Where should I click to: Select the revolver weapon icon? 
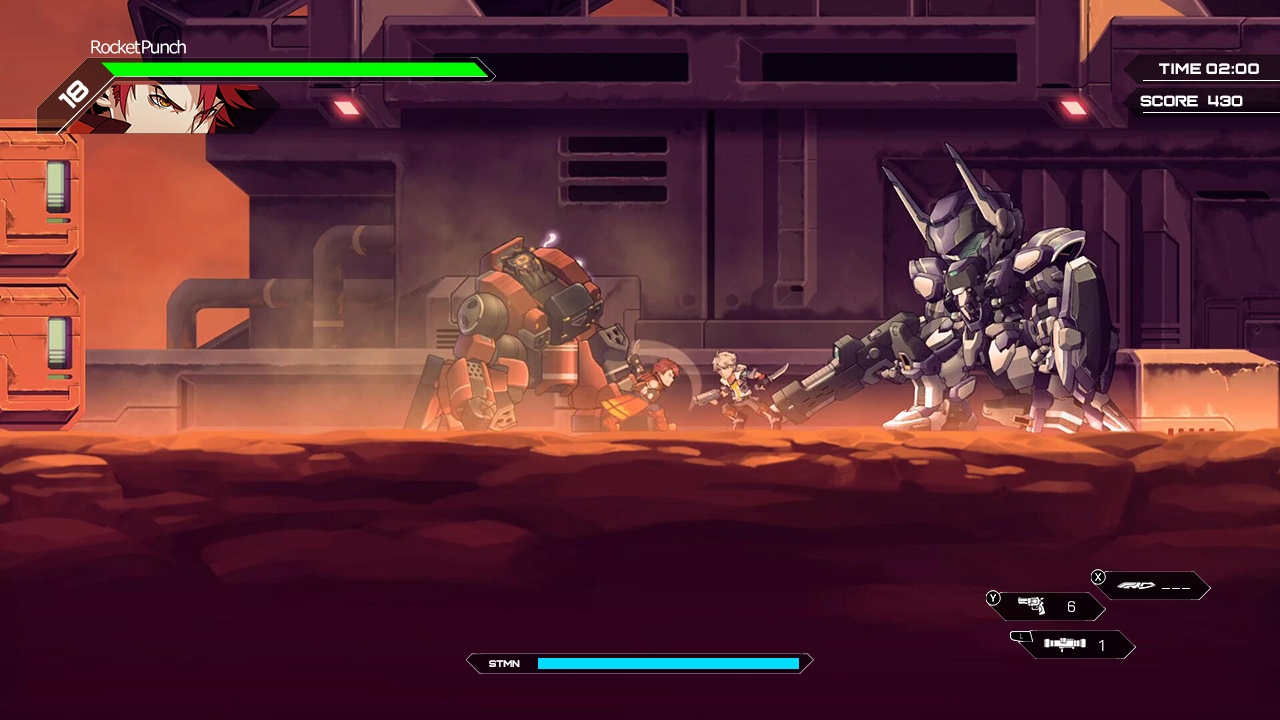(x=1034, y=605)
